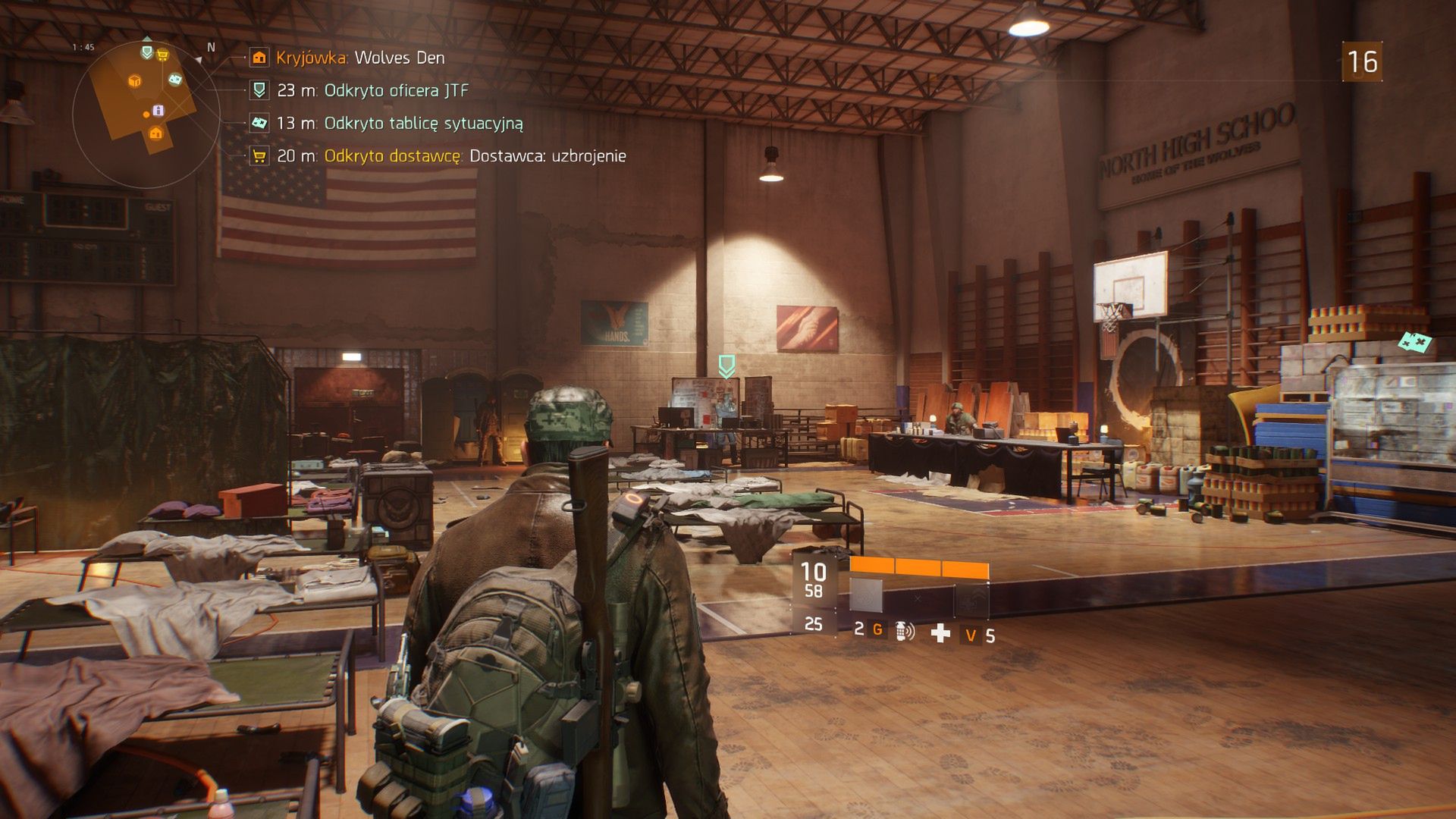The height and width of the screenshot is (819, 1456).
Task: Select the signature skill chevron icon on the right
Action: tap(972, 599)
